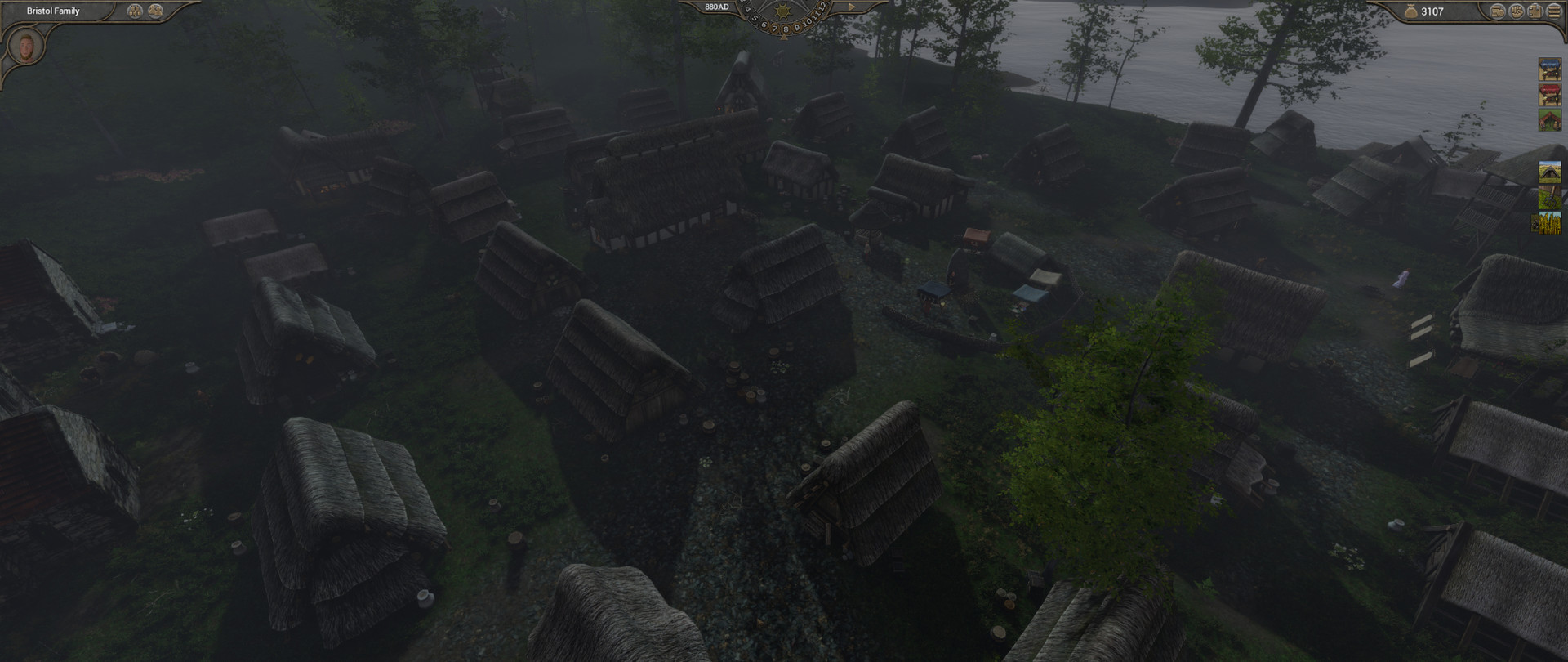Open the coins and ledger icon
1568x662 pixels.
click(1497, 11)
